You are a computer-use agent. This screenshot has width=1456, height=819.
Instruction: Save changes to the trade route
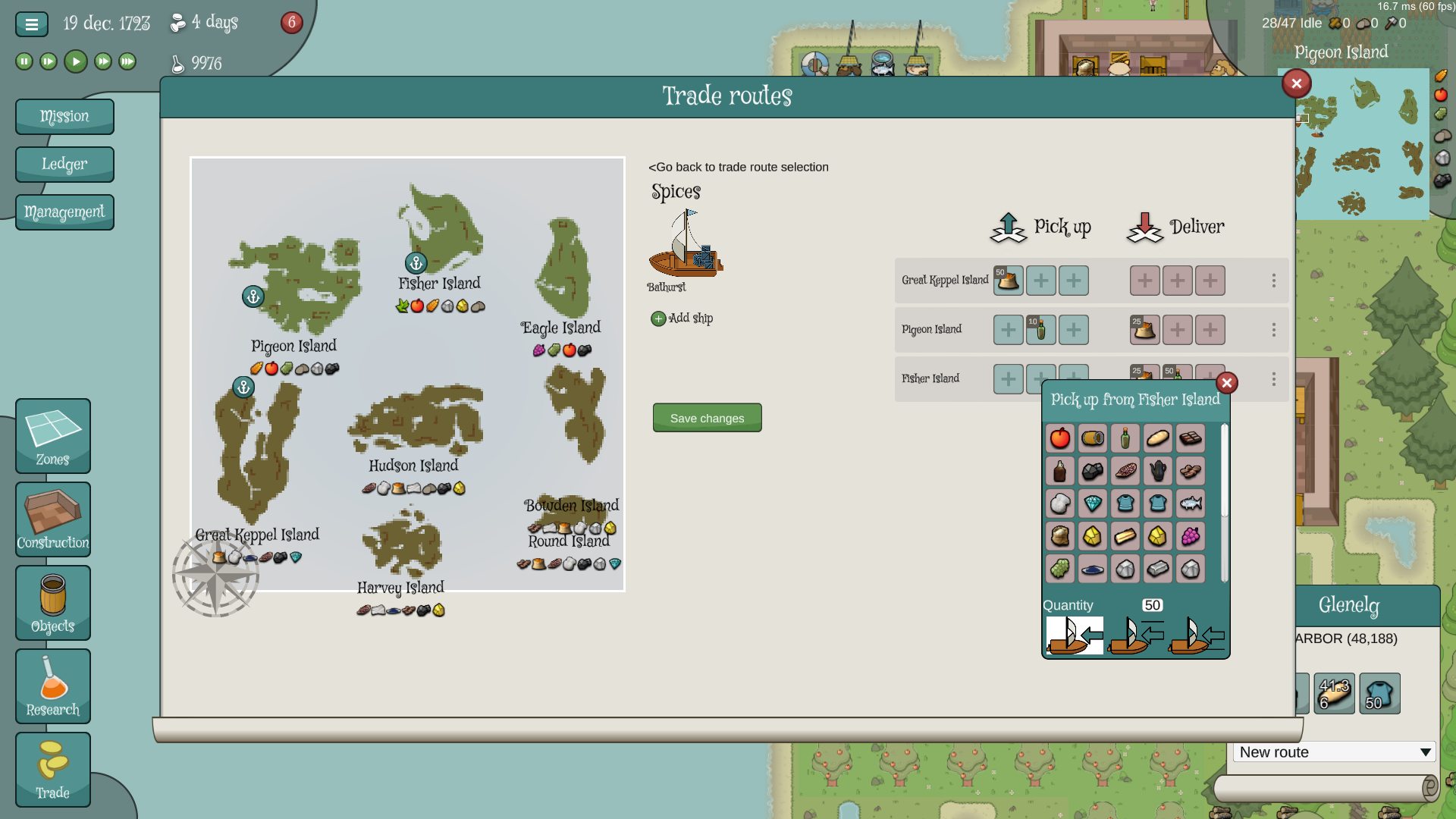coord(707,418)
